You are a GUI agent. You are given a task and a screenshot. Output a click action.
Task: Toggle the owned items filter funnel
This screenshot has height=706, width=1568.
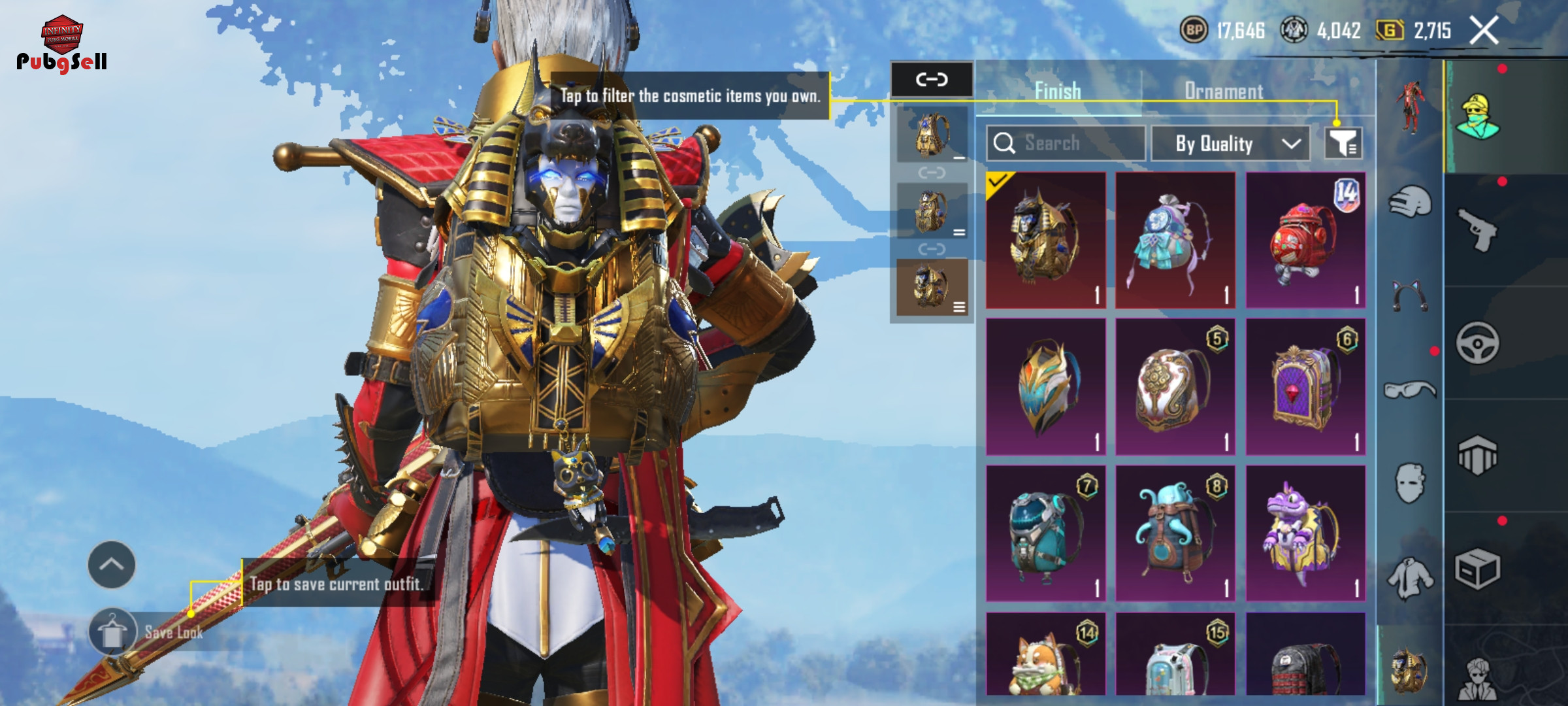point(1343,143)
